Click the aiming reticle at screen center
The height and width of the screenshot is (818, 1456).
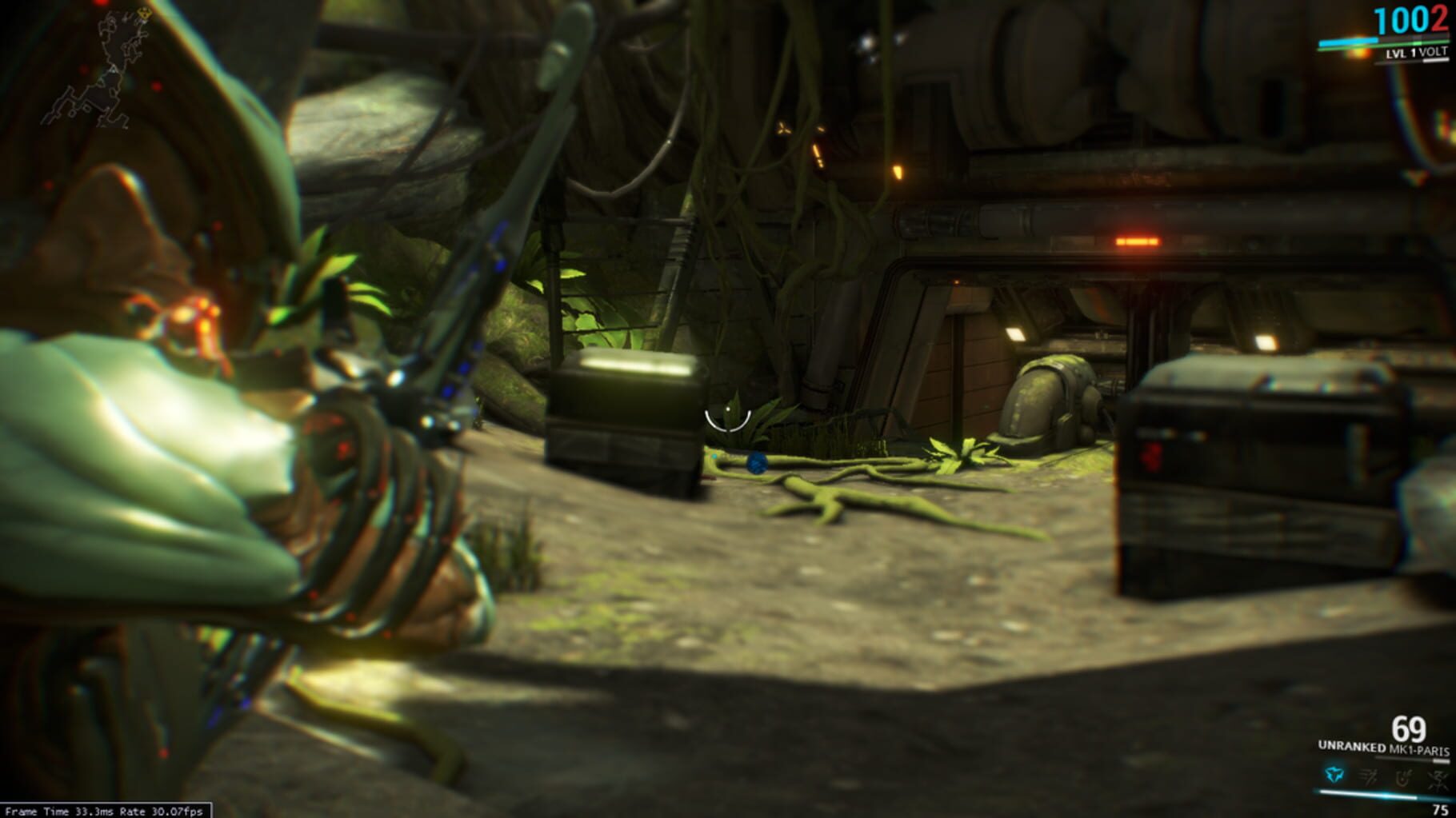pos(726,419)
